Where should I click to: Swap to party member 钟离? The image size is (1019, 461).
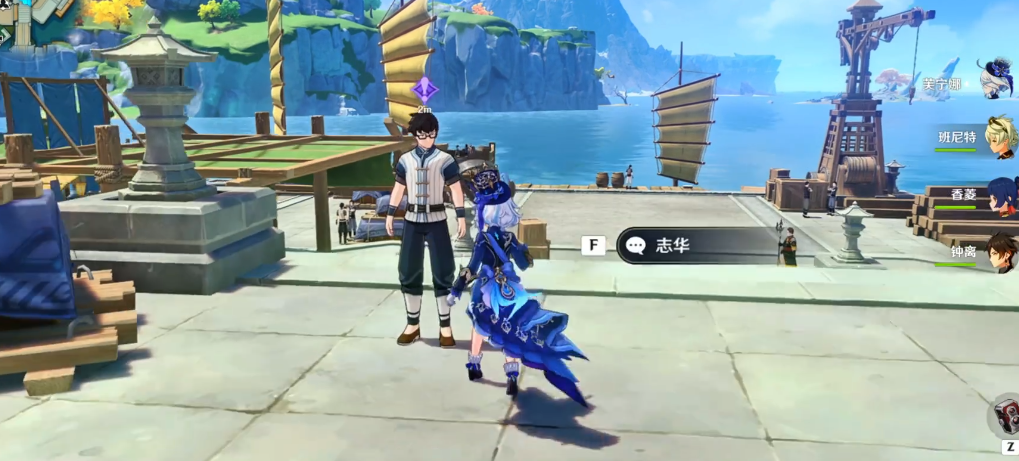(1001, 251)
